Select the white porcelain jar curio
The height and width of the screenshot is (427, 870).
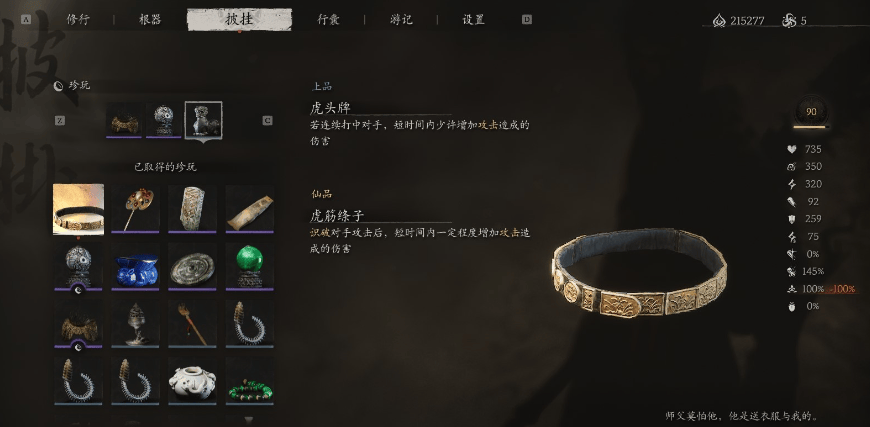click(x=192, y=381)
